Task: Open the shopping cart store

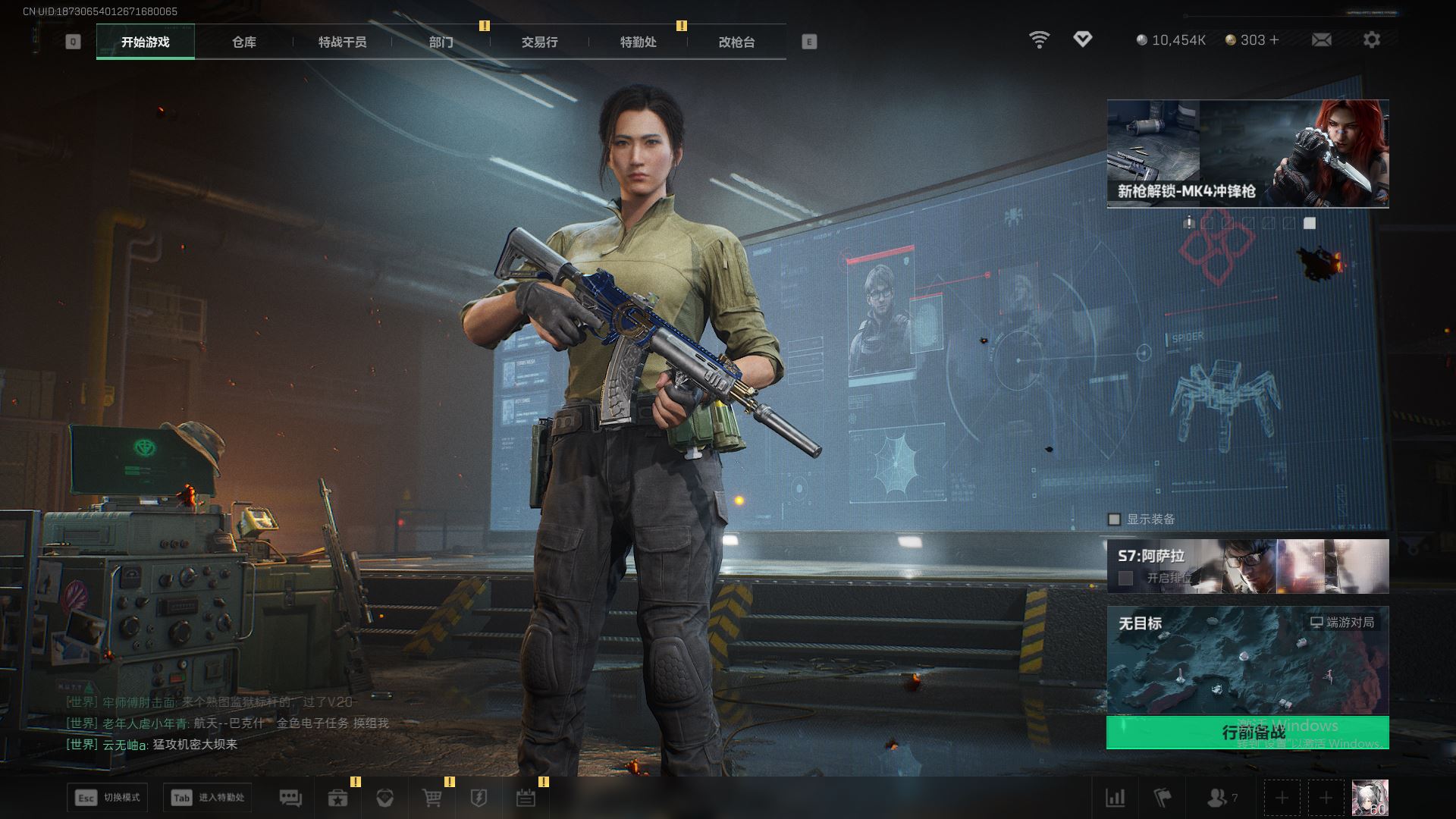Action: pos(432,798)
